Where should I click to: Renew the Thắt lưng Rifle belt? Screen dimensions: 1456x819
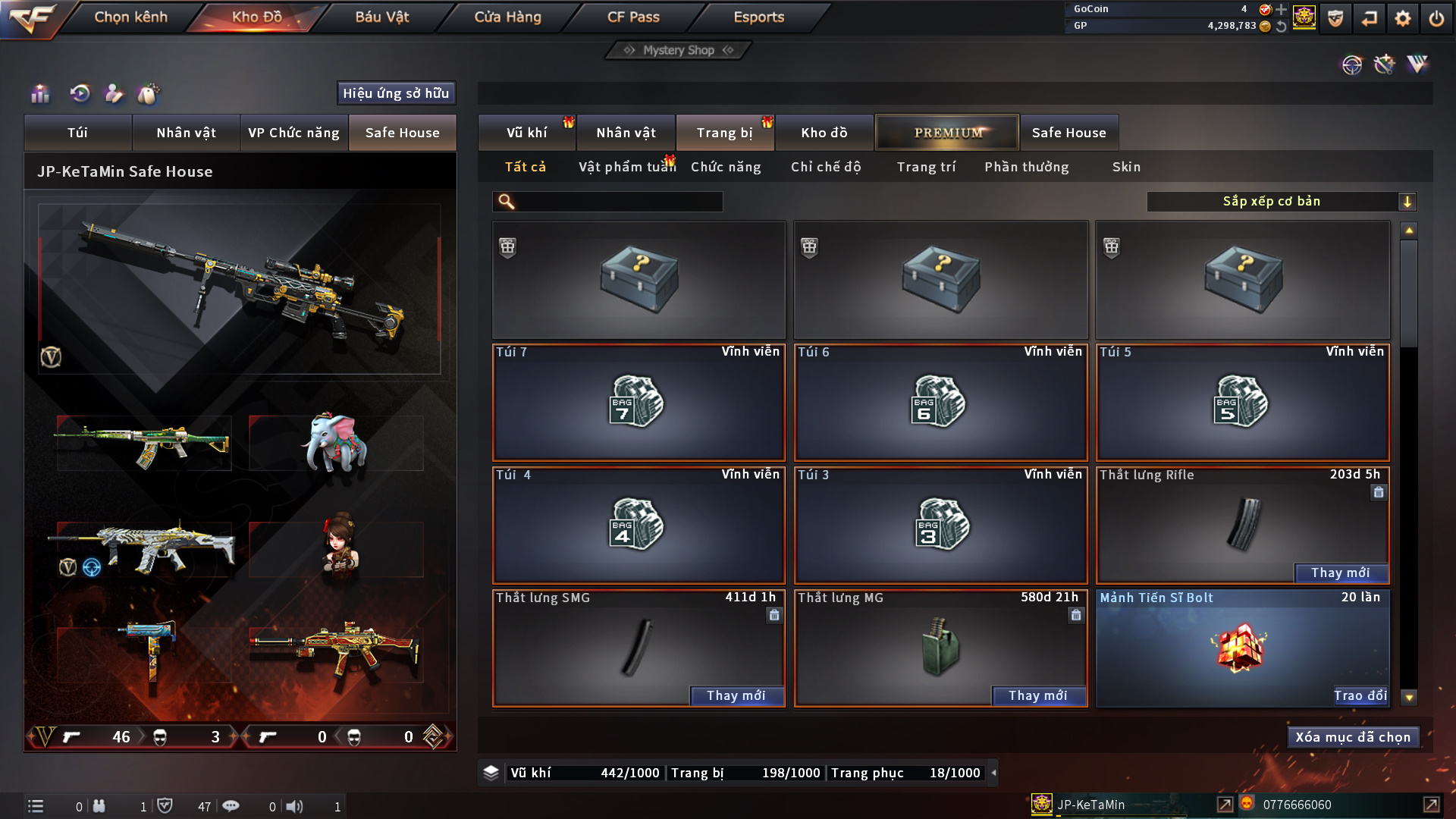pyautogui.click(x=1340, y=573)
